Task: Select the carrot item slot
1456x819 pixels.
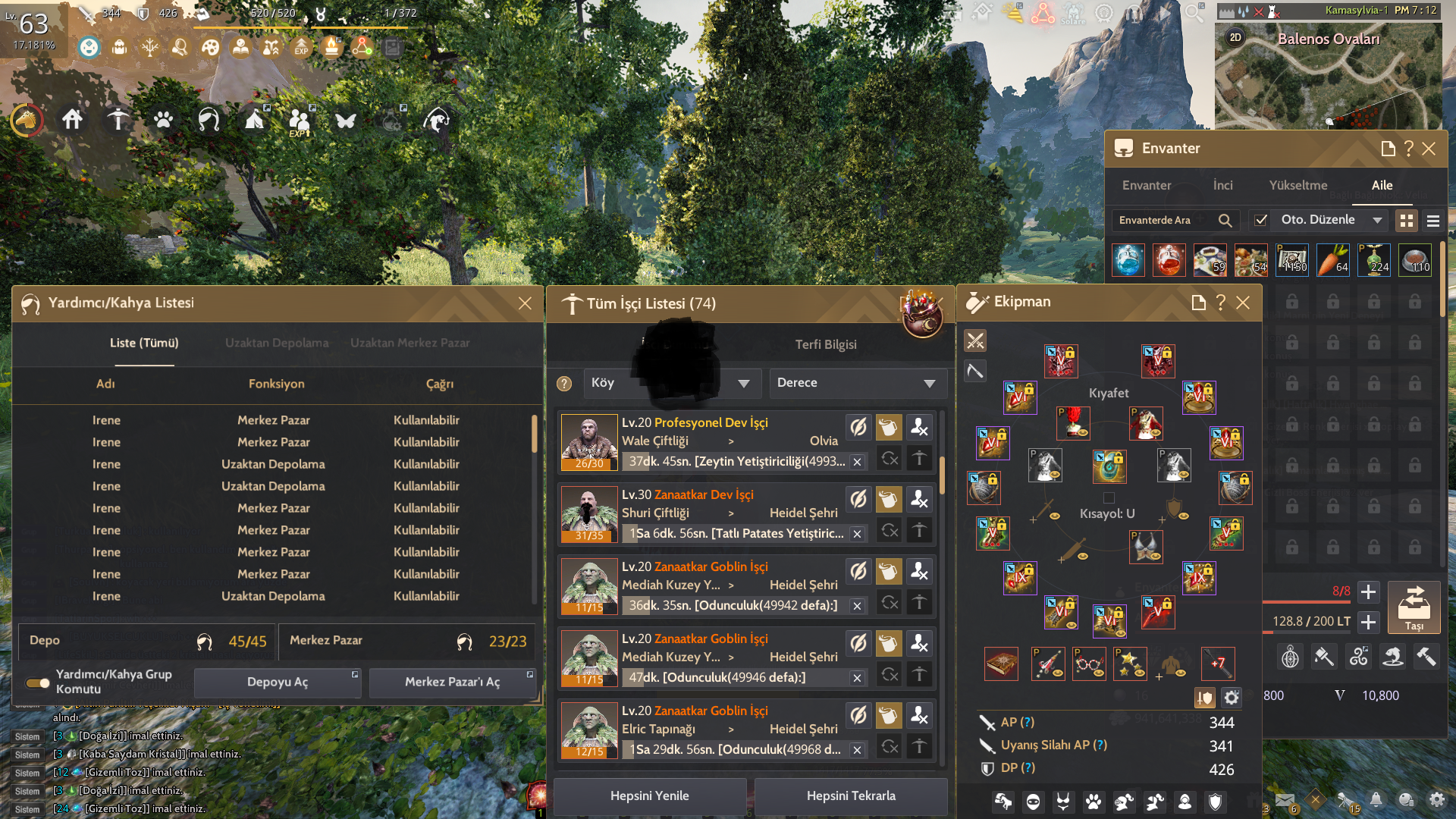Action: (x=1333, y=260)
